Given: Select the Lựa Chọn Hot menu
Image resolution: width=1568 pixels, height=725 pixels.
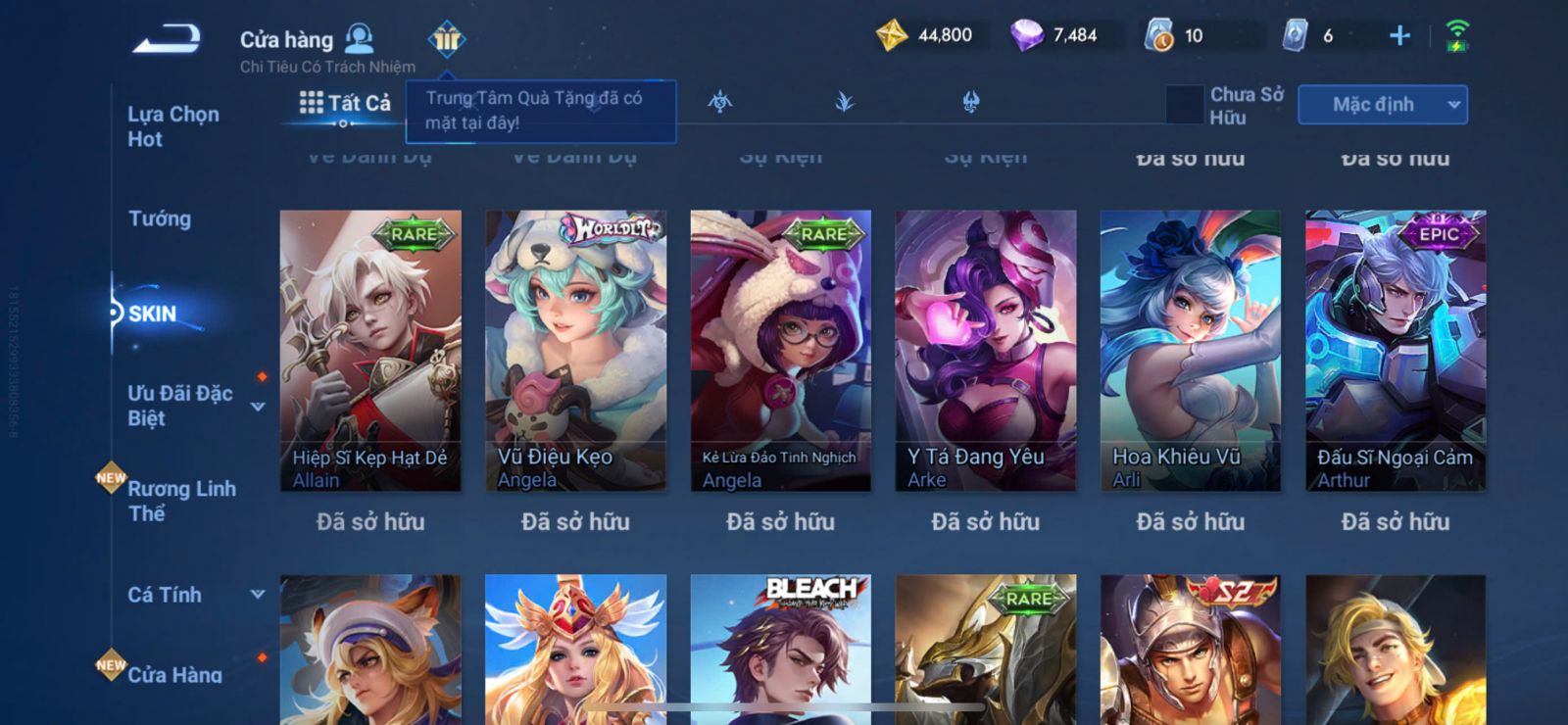Looking at the screenshot, I should click(173, 126).
